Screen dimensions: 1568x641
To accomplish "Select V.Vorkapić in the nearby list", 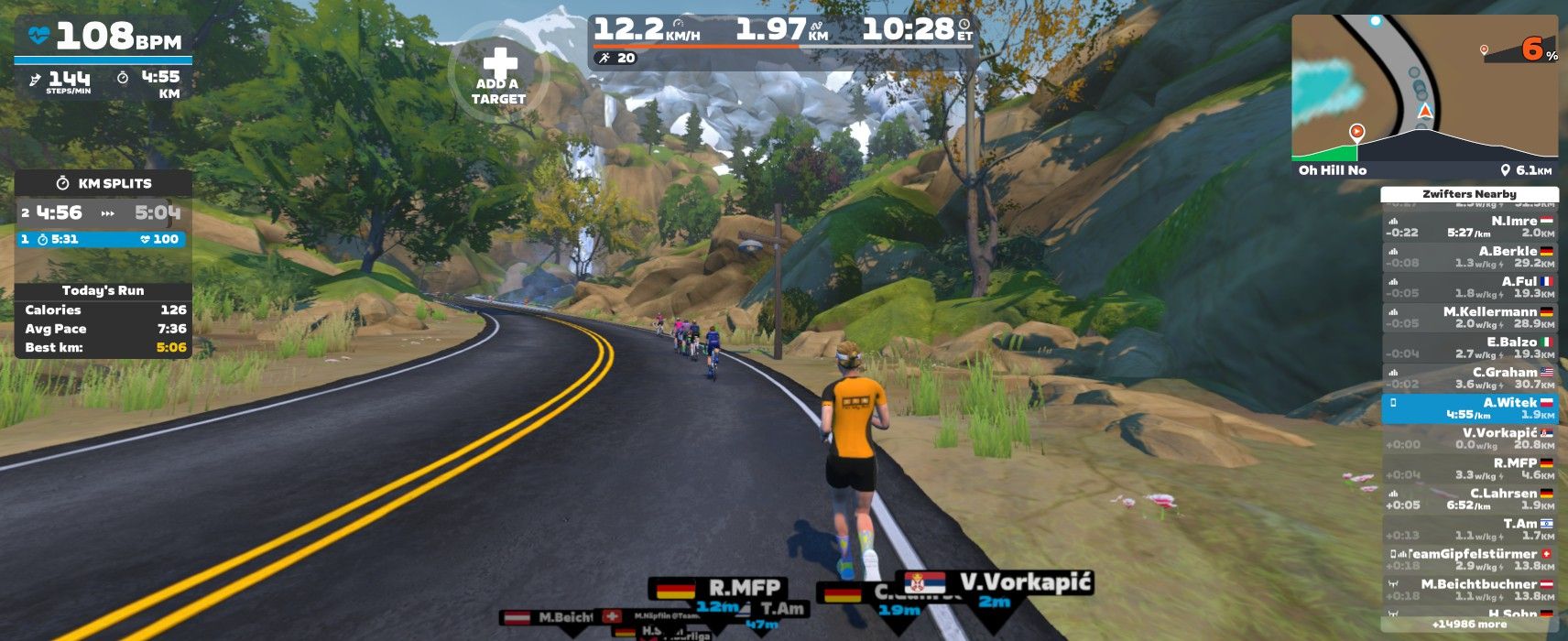I will coord(1469,438).
